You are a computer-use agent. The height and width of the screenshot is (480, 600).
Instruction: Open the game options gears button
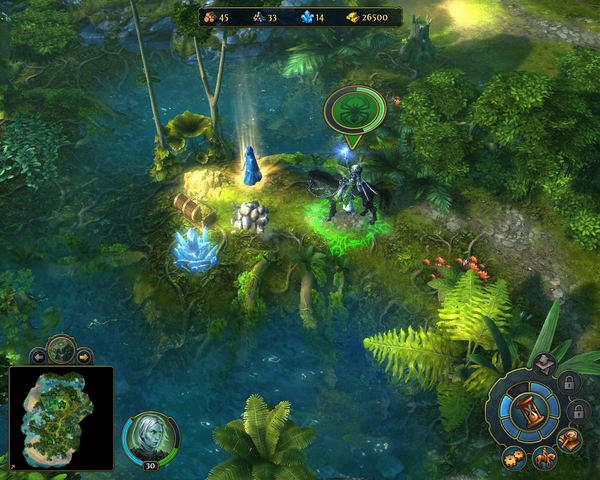[515, 459]
